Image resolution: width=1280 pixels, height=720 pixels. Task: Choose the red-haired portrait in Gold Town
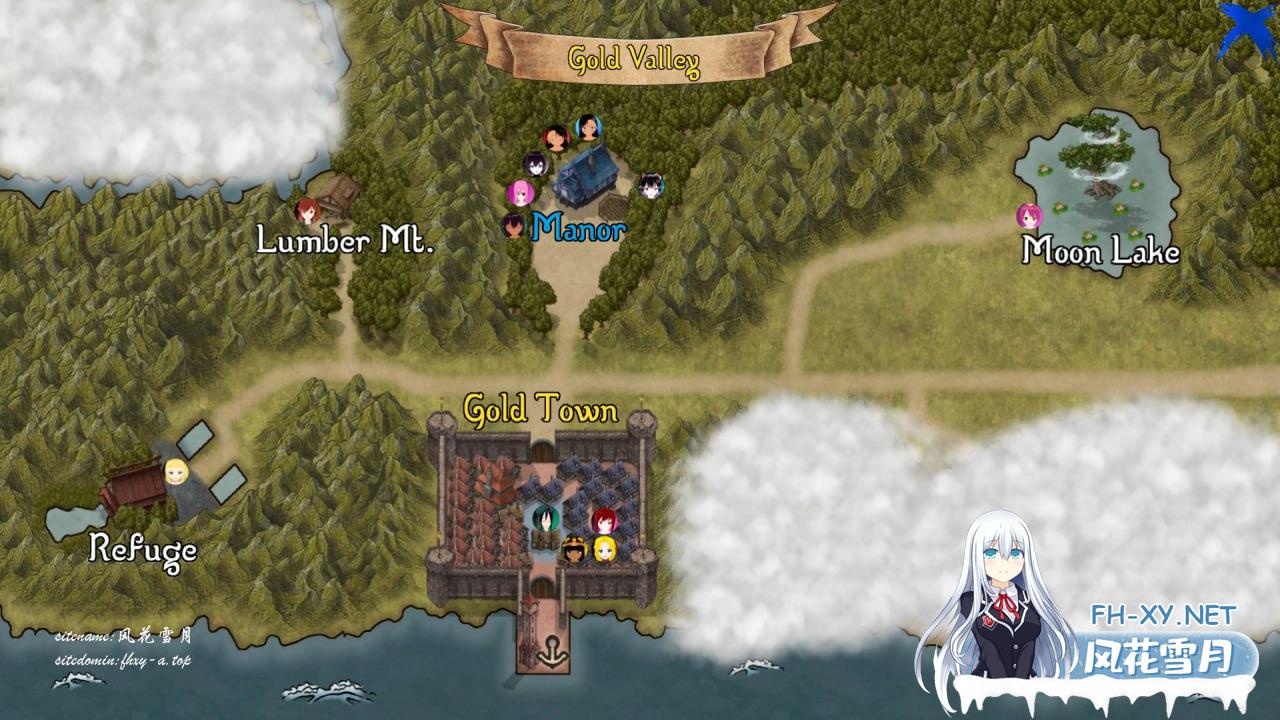[x=603, y=521]
